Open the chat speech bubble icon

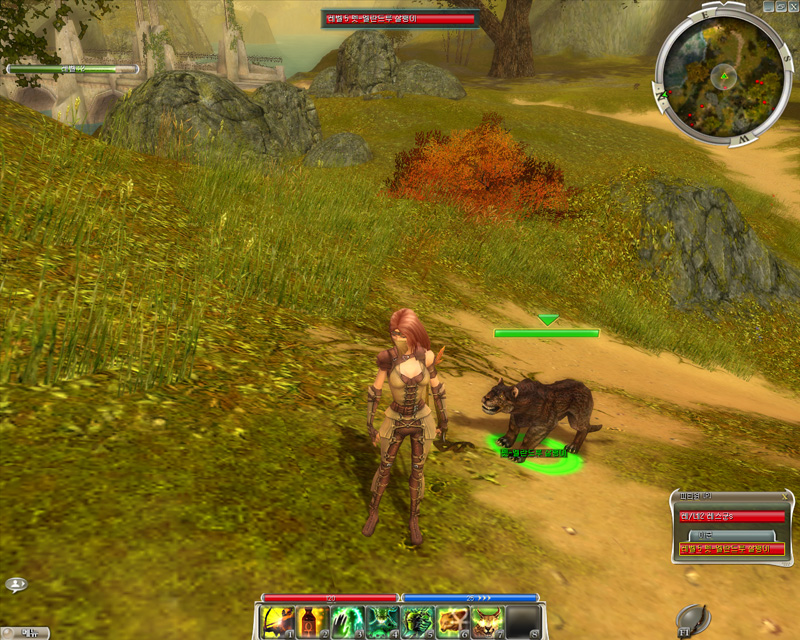tap(15, 585)
